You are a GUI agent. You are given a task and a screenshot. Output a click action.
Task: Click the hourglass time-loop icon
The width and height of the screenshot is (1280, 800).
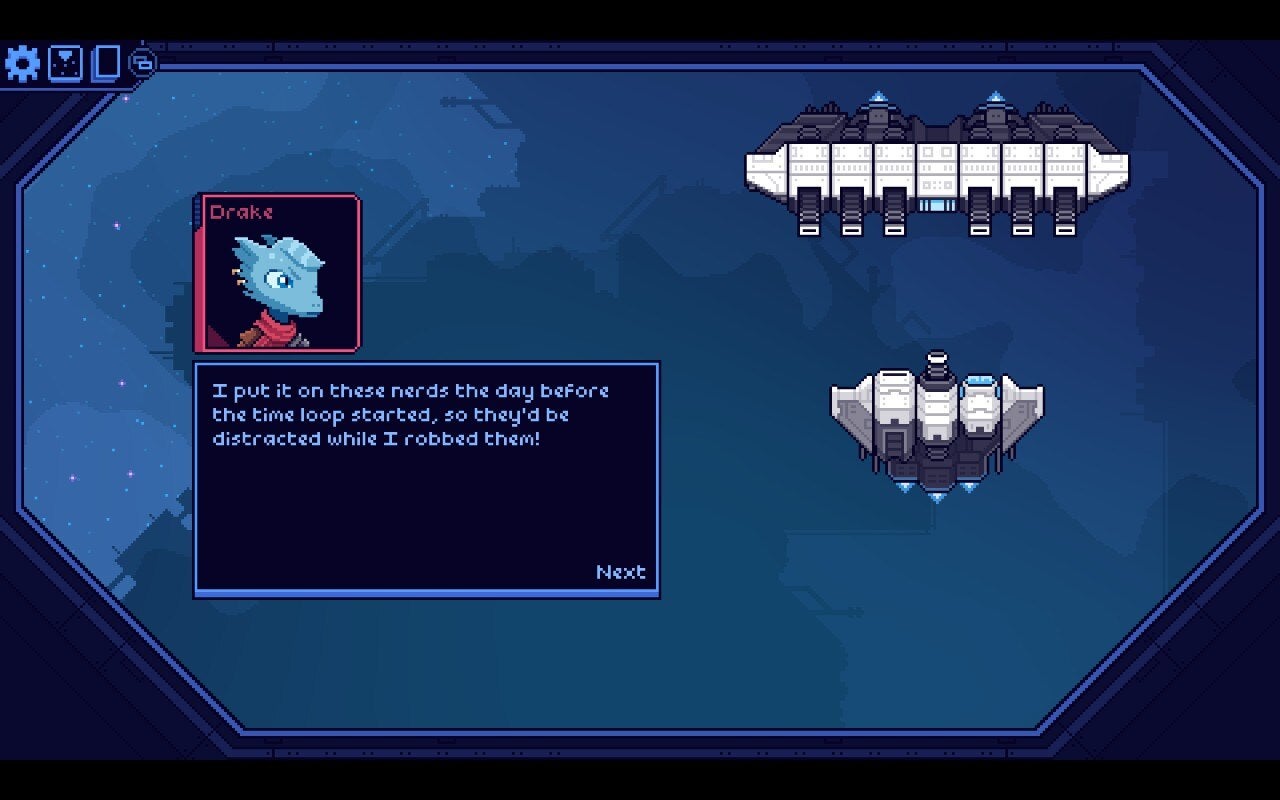pos(66,63)
